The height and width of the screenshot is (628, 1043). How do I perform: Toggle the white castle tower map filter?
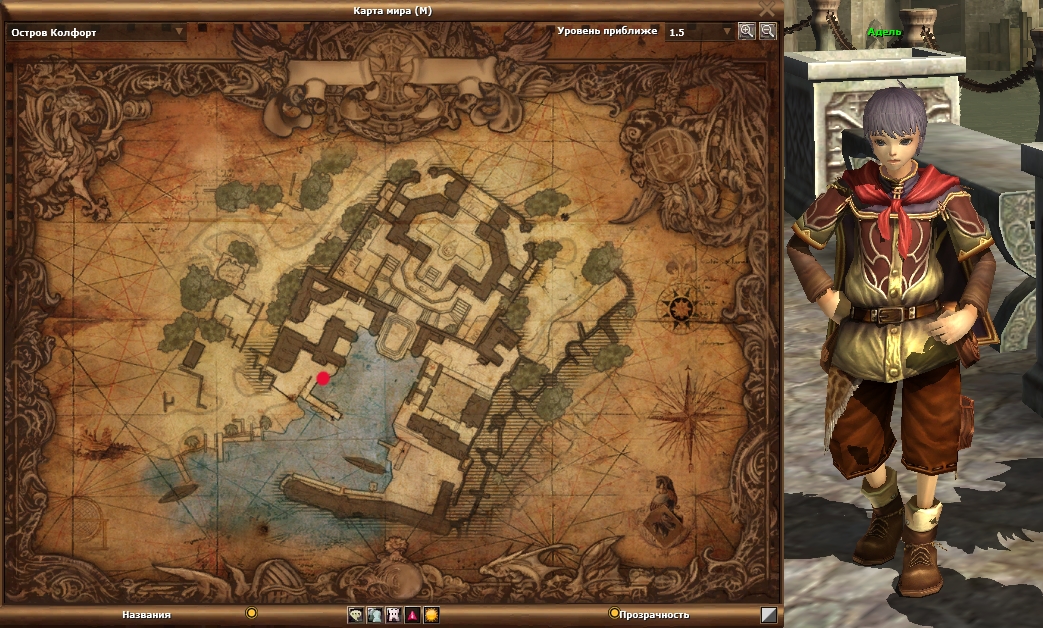(x=394, y=615)
